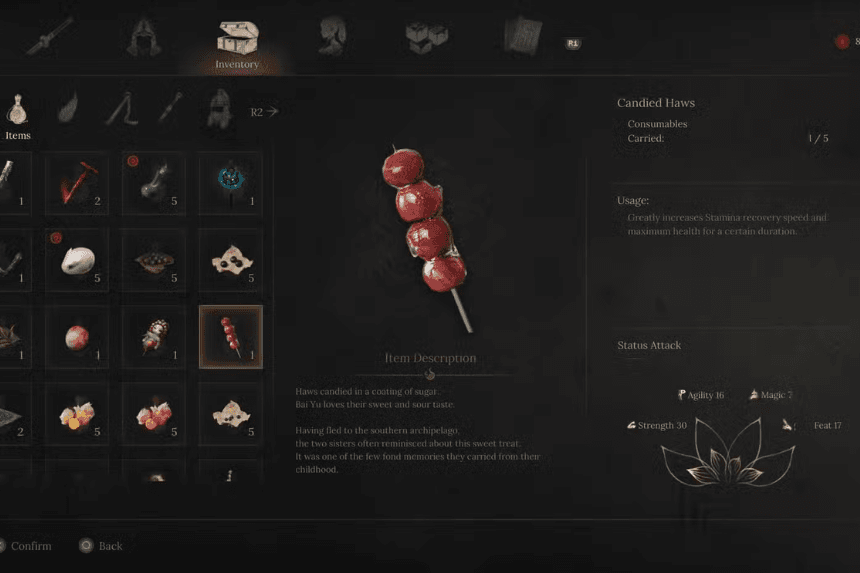Open the sword weapons tab

click(50, 37)
